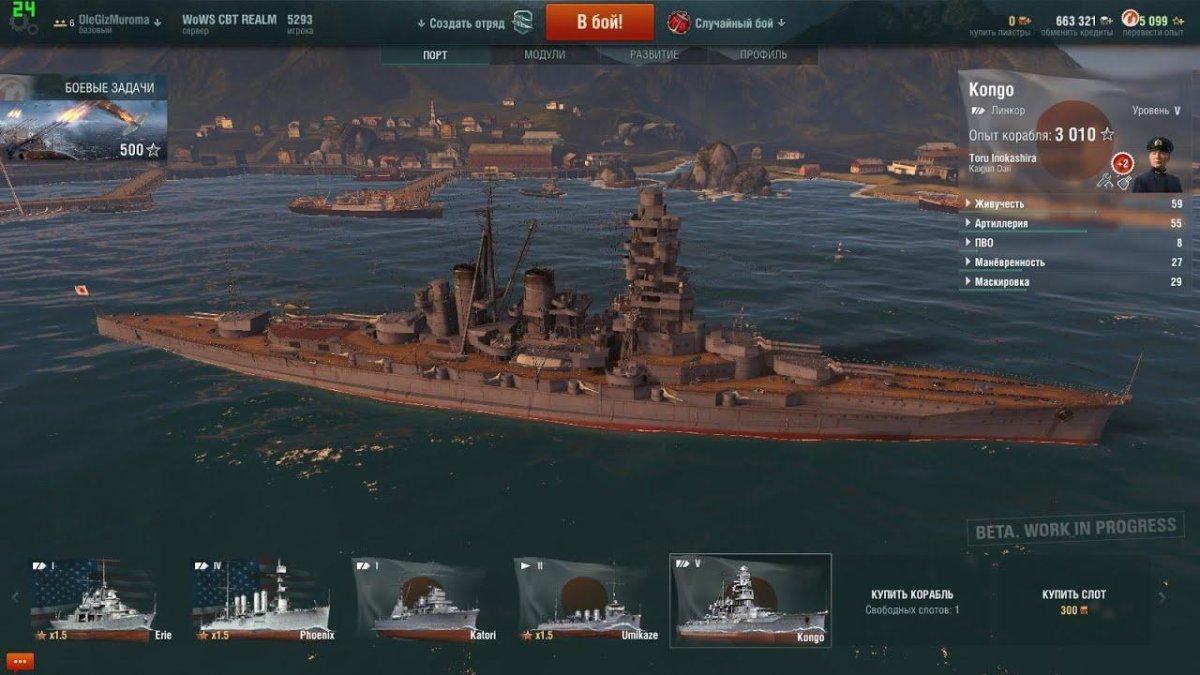Viewport: 1200px width, 675px height.
Task: Select the Порт tab
Action: tap(435, 55)
